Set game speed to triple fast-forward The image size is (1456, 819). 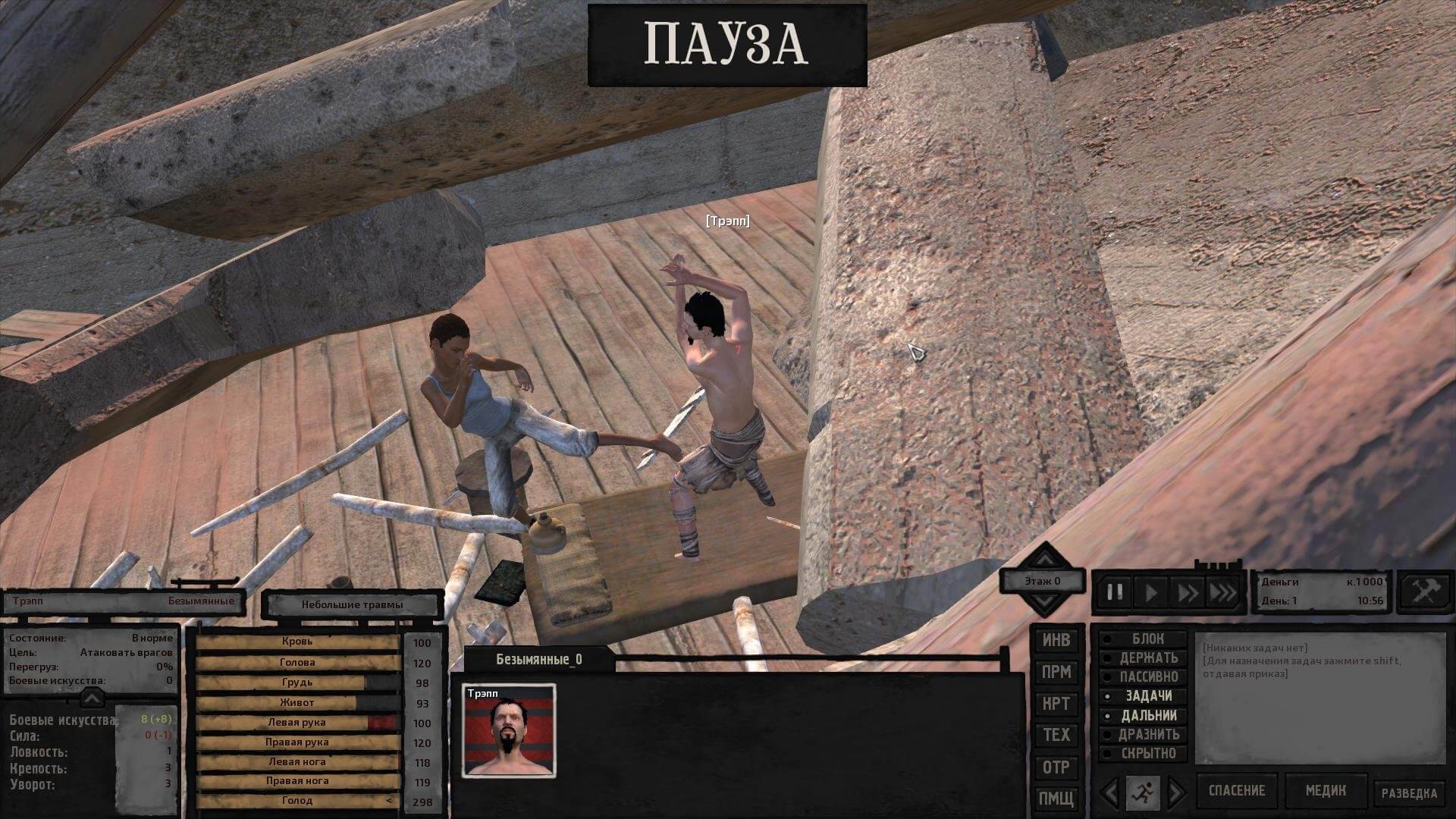1222,592
